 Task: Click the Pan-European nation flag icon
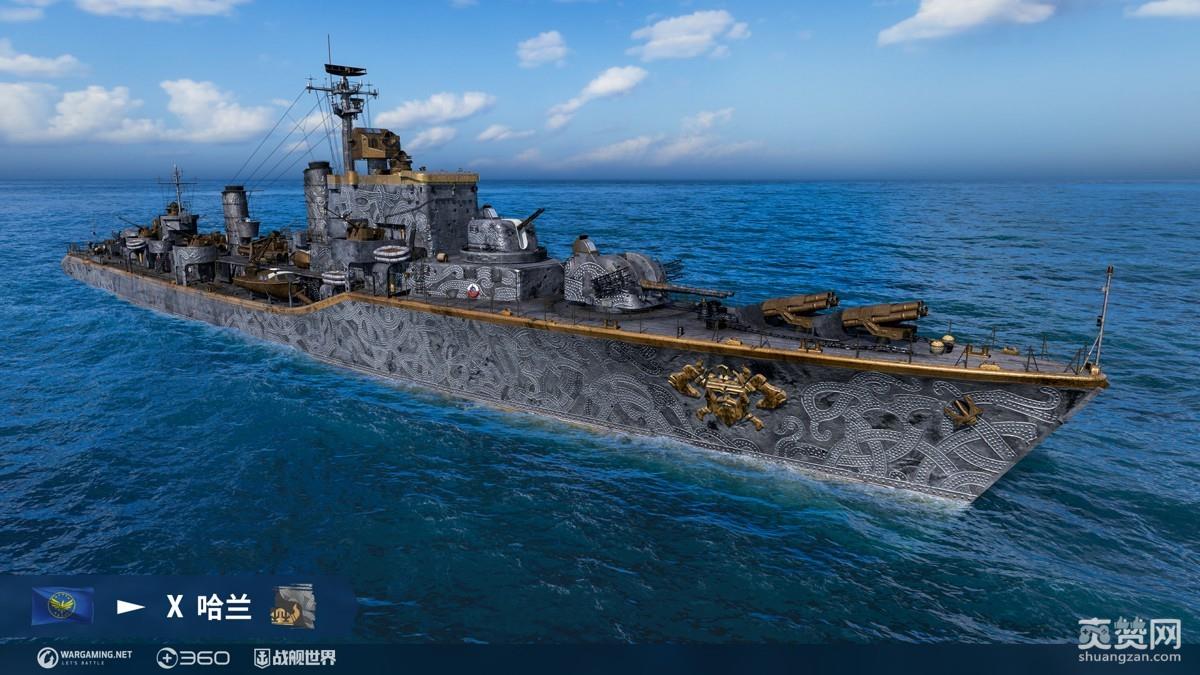tap(62, 606)
